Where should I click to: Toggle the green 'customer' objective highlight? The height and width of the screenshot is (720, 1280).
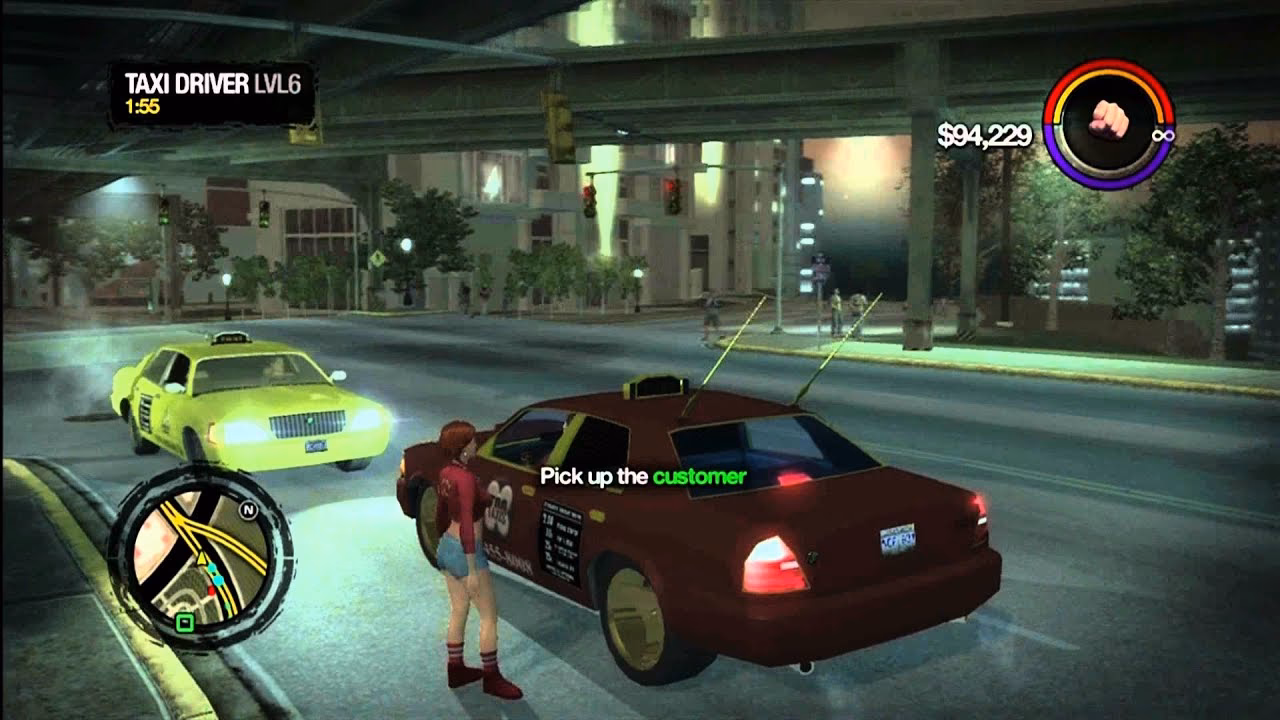coord(702,475)
